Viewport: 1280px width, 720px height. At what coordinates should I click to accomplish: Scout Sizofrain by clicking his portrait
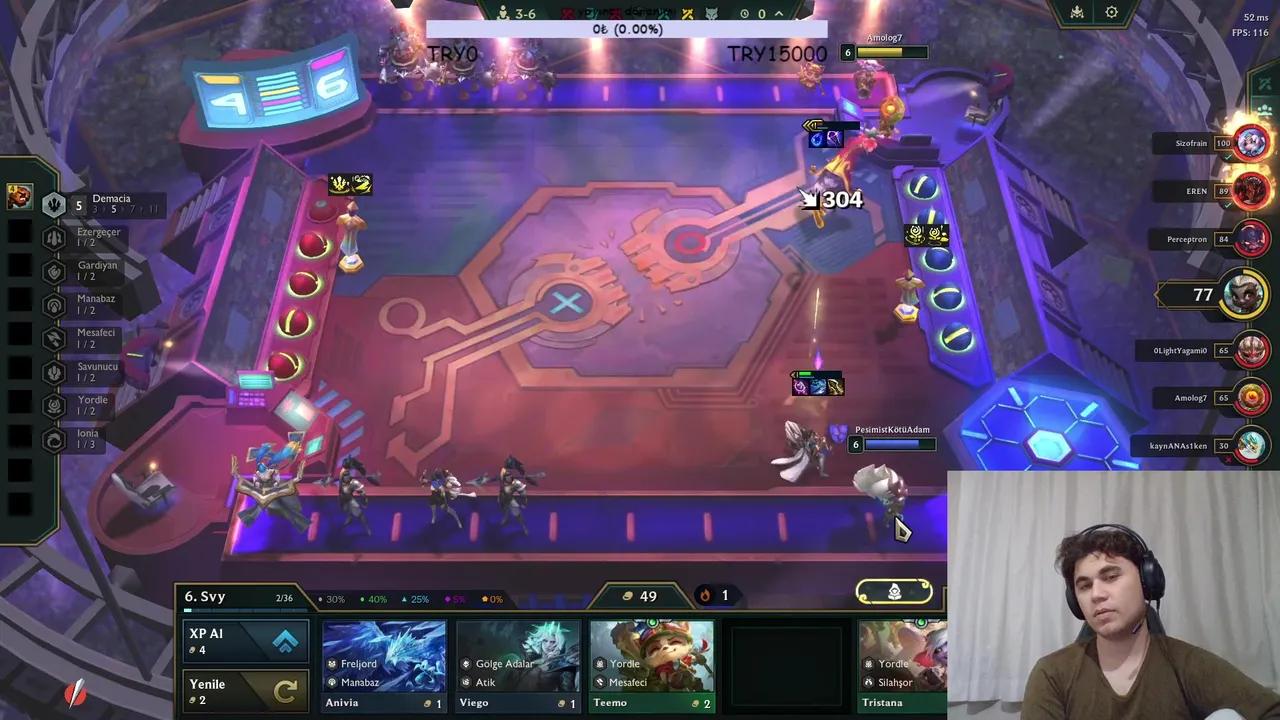(1251, 141)
